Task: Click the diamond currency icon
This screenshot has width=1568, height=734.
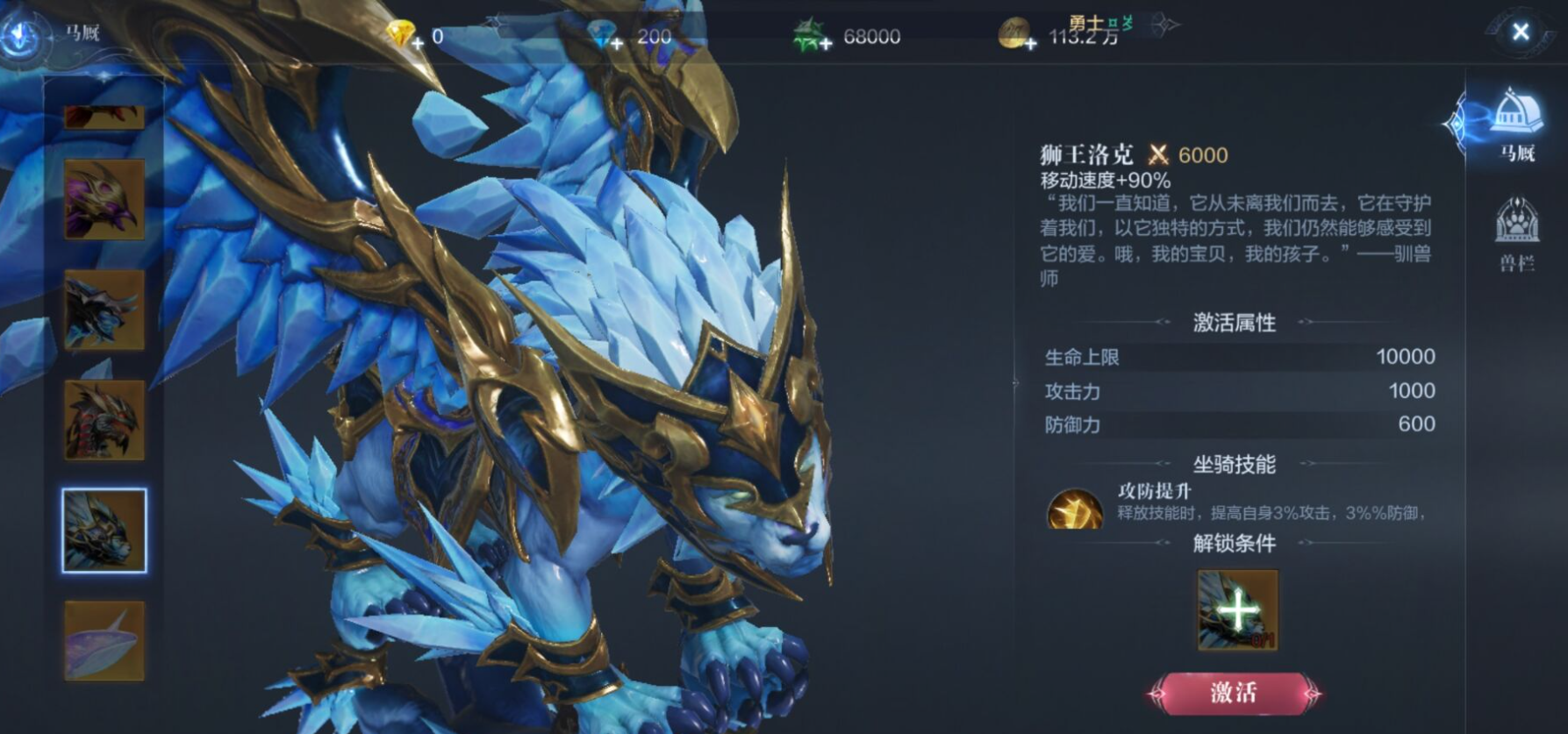Action: click(602, 32)
